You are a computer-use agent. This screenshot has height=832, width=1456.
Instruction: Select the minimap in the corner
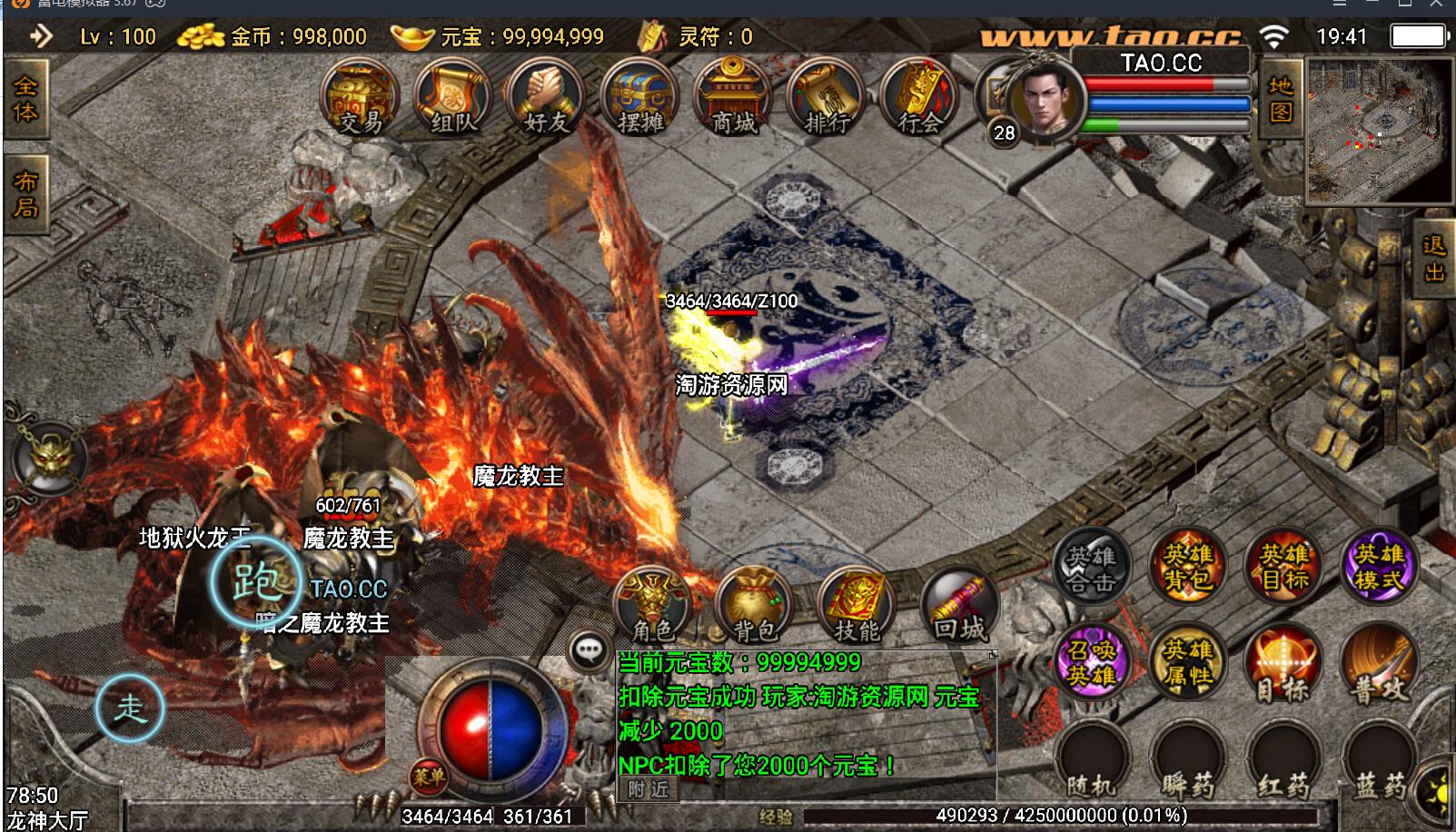click(x=1377, y=131)
